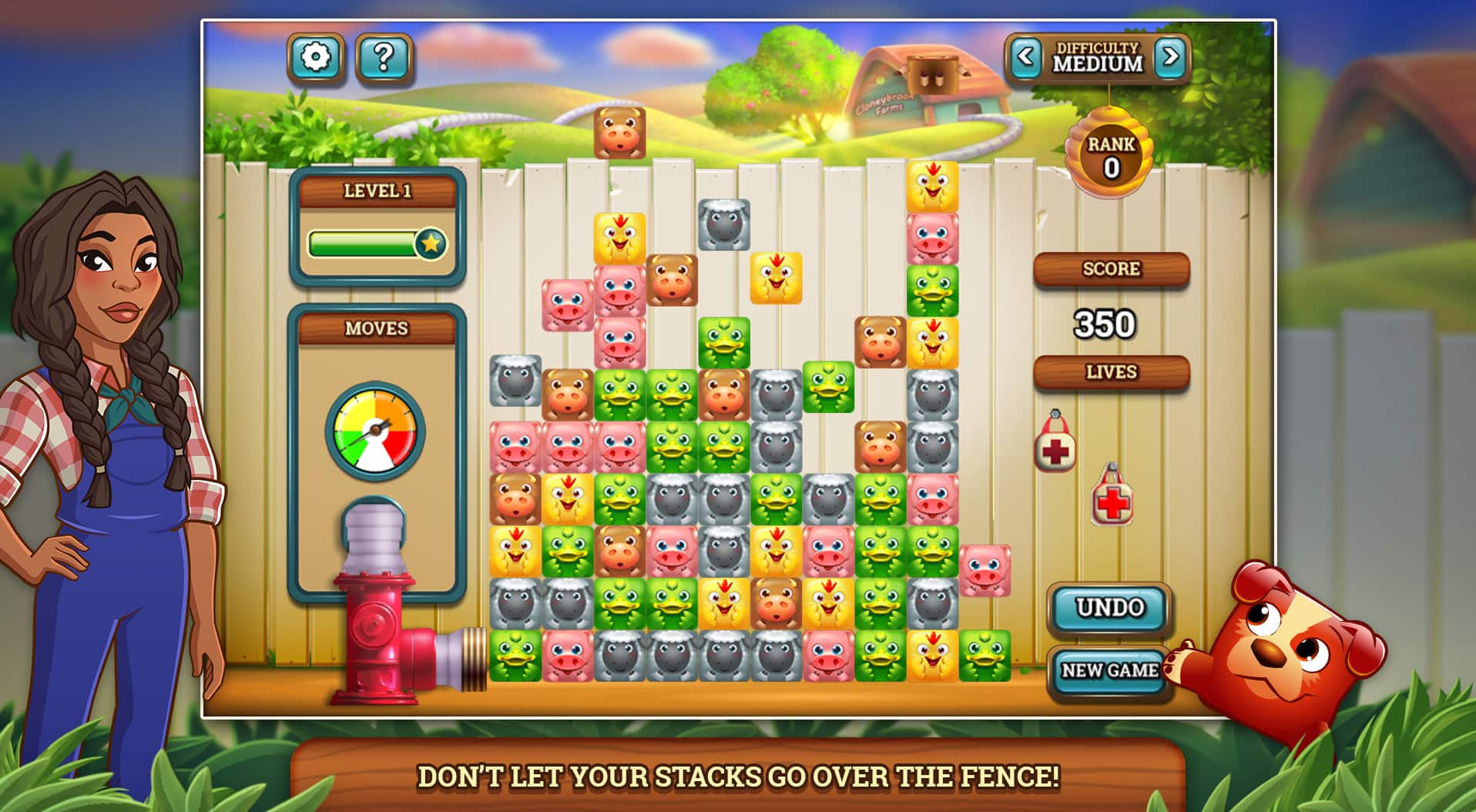
Task: Open the settings gear icon
Action: tap(317, 56)
